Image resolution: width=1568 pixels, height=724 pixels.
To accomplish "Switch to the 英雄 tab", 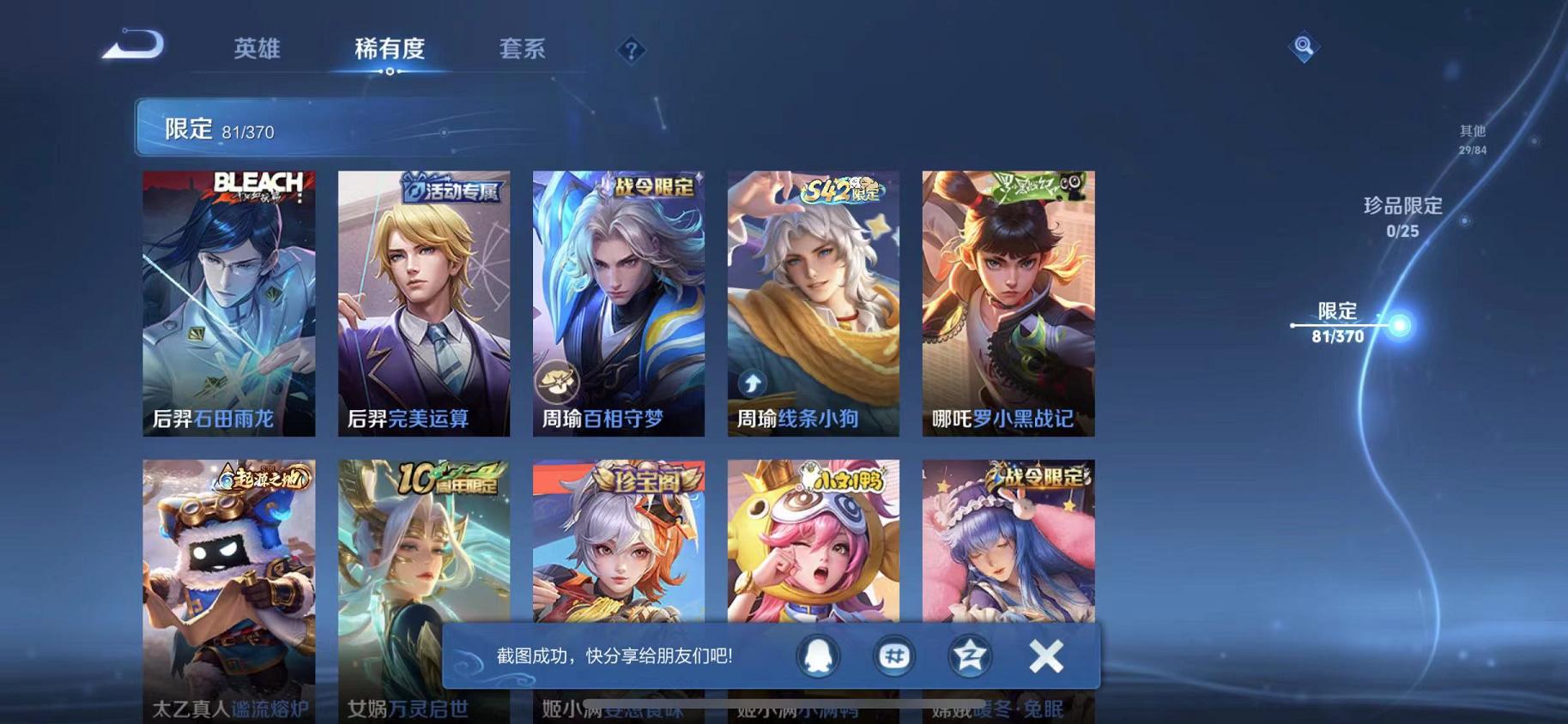I will pyautogui.click(x=257, y=50).
